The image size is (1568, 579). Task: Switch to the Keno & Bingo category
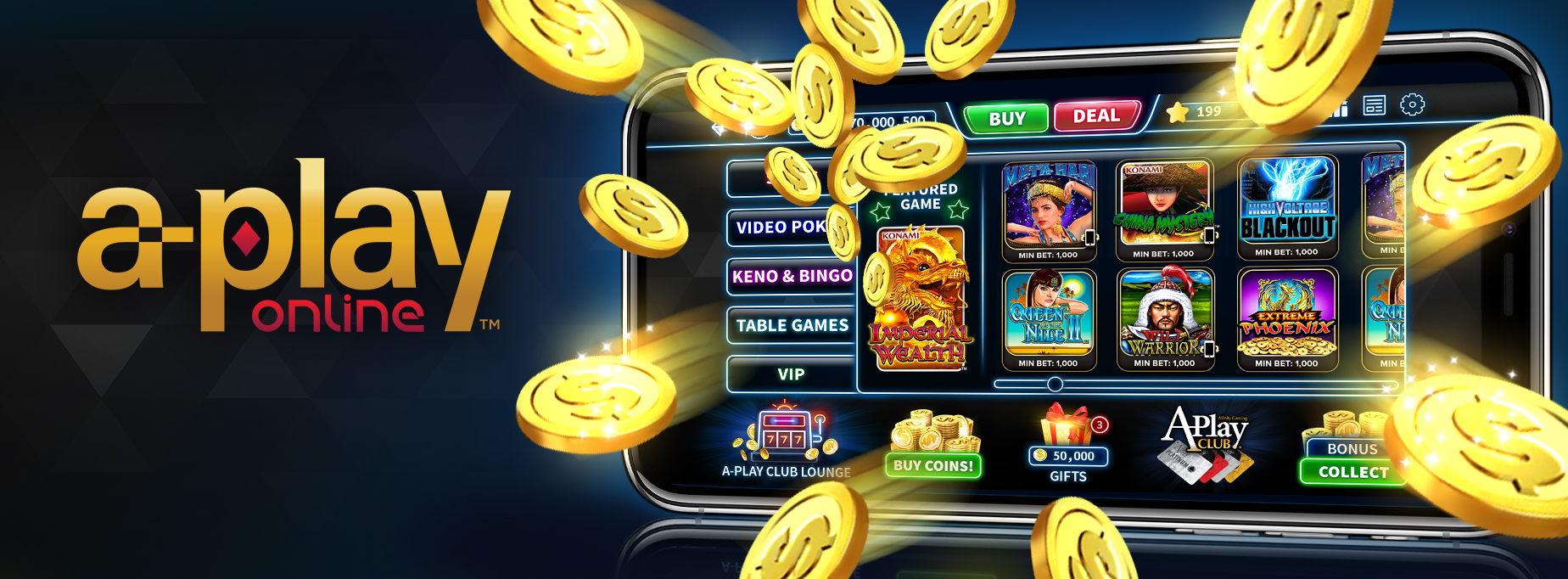(791, 277)
